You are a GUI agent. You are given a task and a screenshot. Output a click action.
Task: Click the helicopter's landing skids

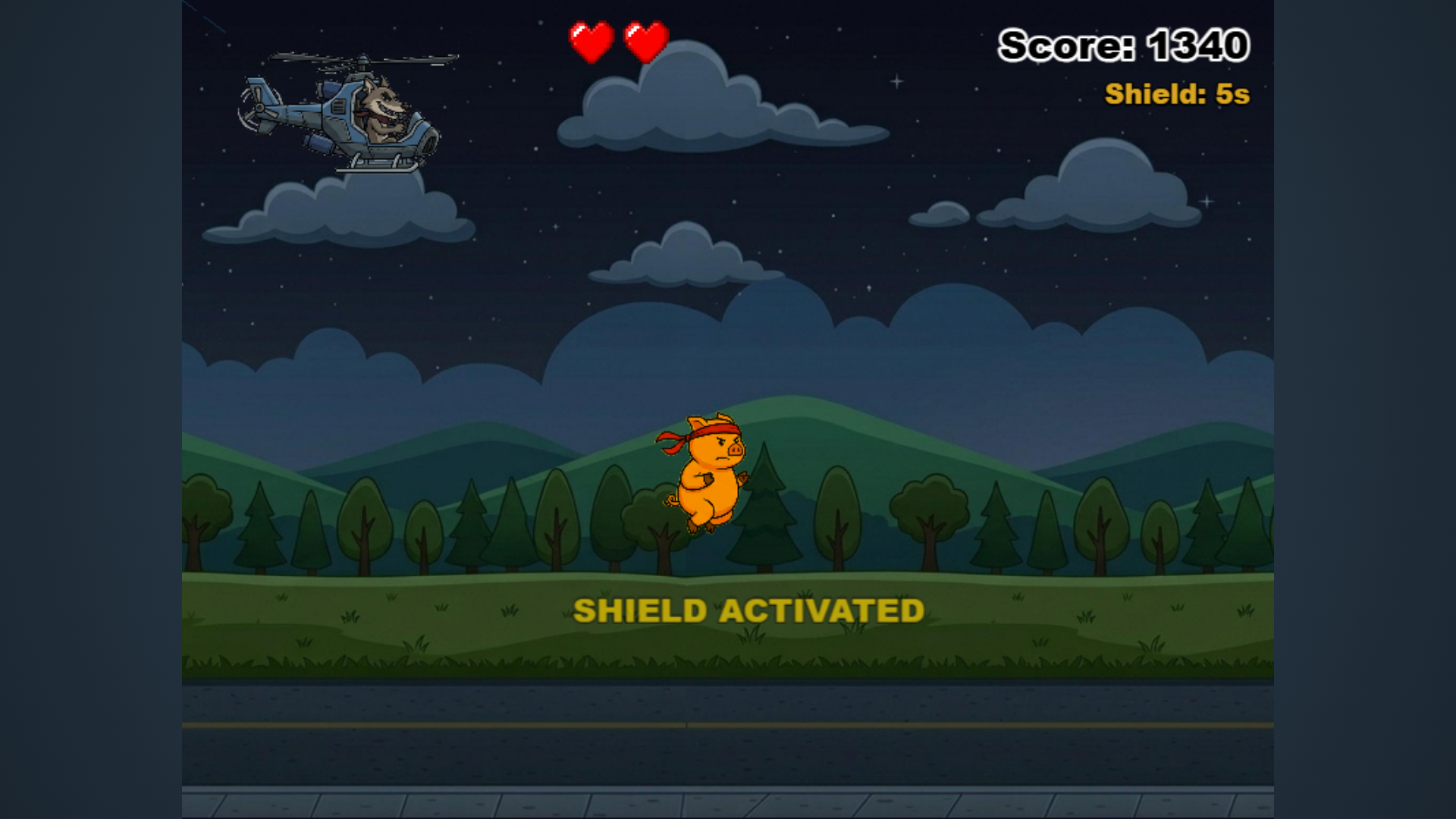[x=379, y=163]
